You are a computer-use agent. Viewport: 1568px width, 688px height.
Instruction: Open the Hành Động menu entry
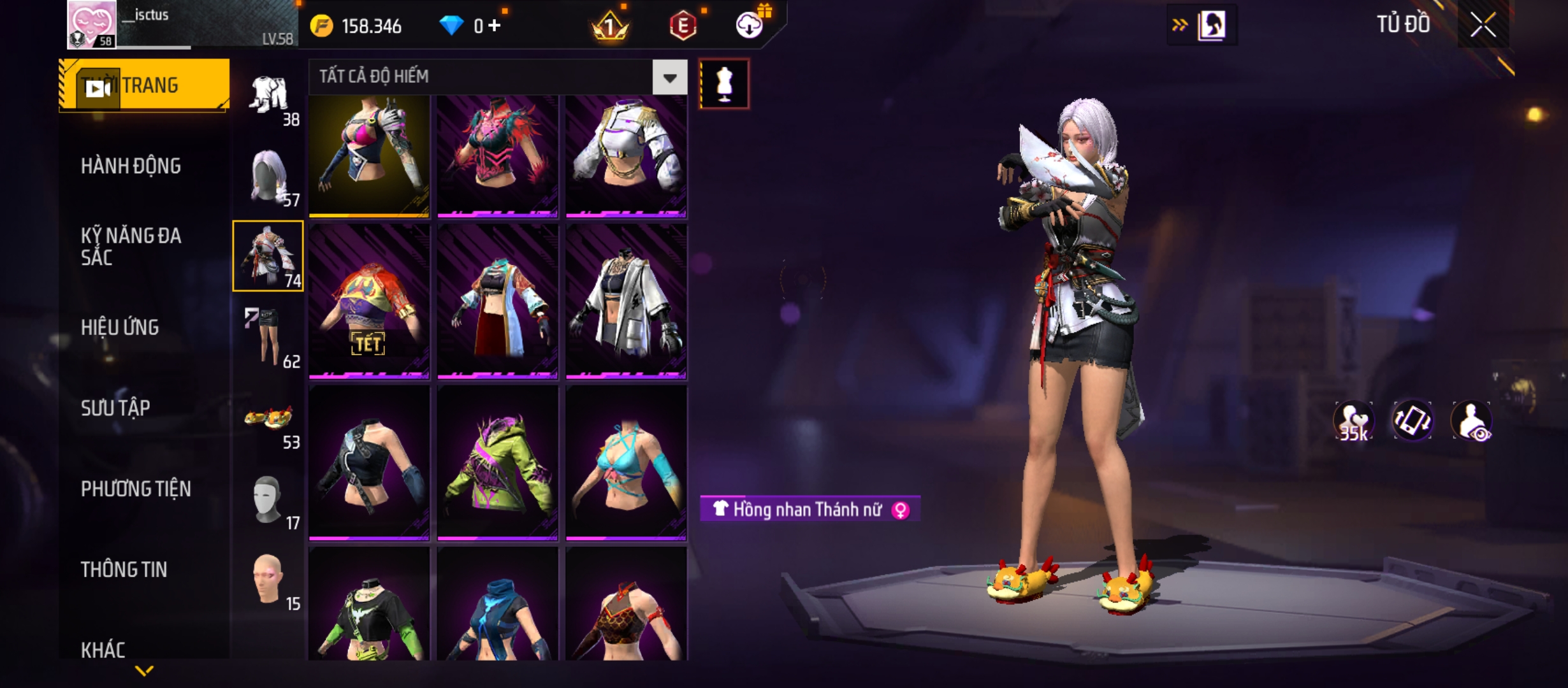pyautogui.click(x=131, y=166)
